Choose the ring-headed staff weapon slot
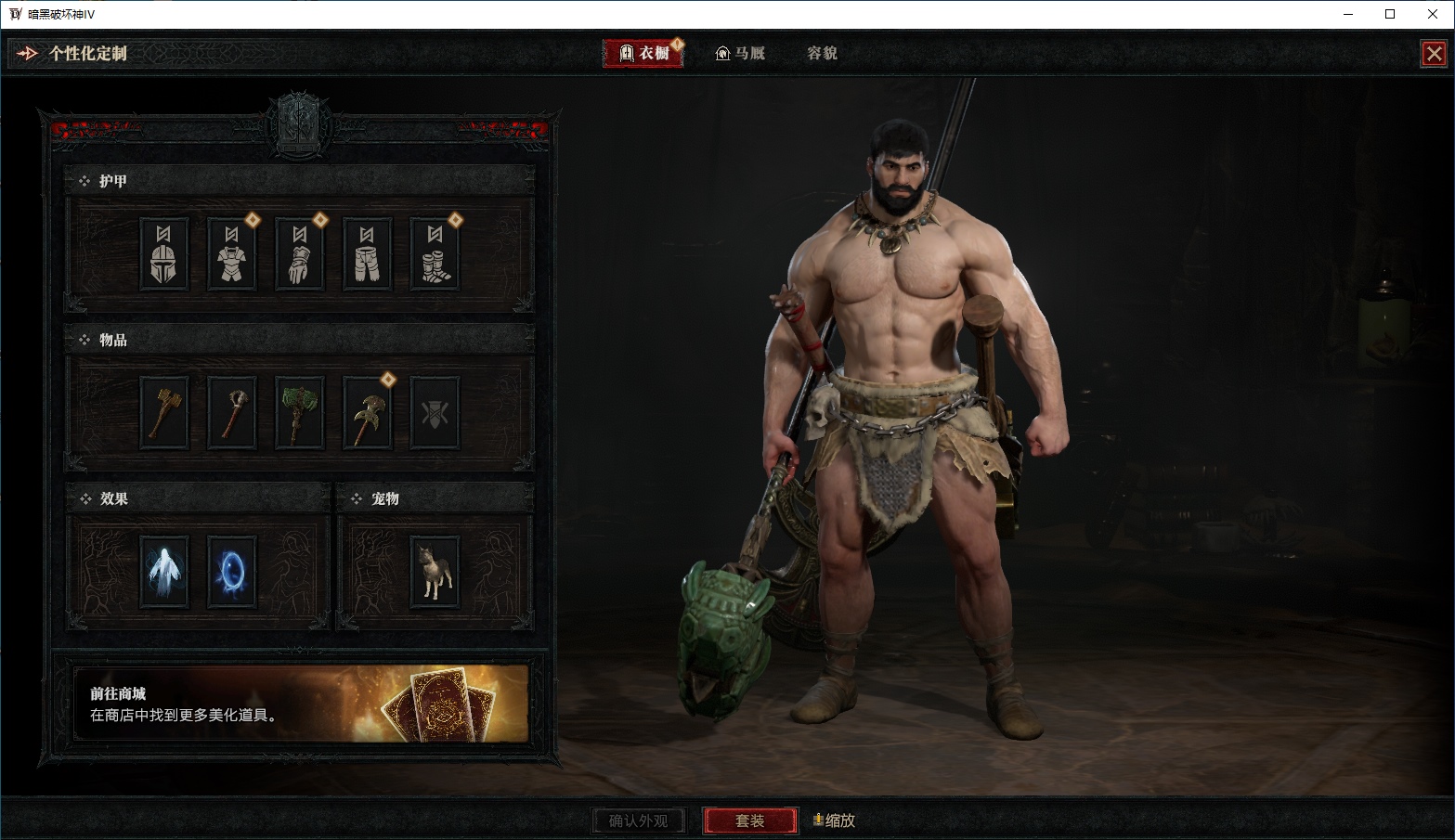 tap(231, 413)
